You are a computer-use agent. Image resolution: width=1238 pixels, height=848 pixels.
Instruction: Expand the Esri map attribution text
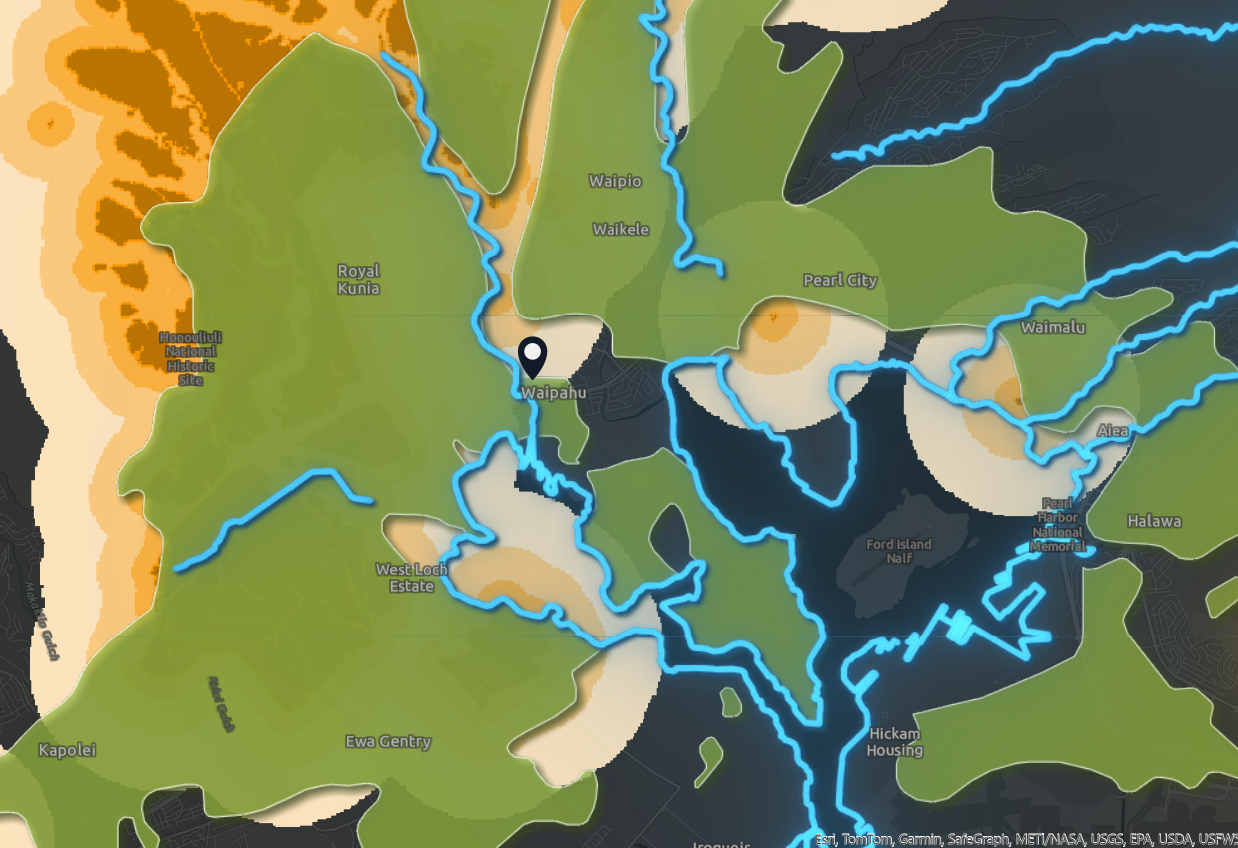coord(1026,839)
